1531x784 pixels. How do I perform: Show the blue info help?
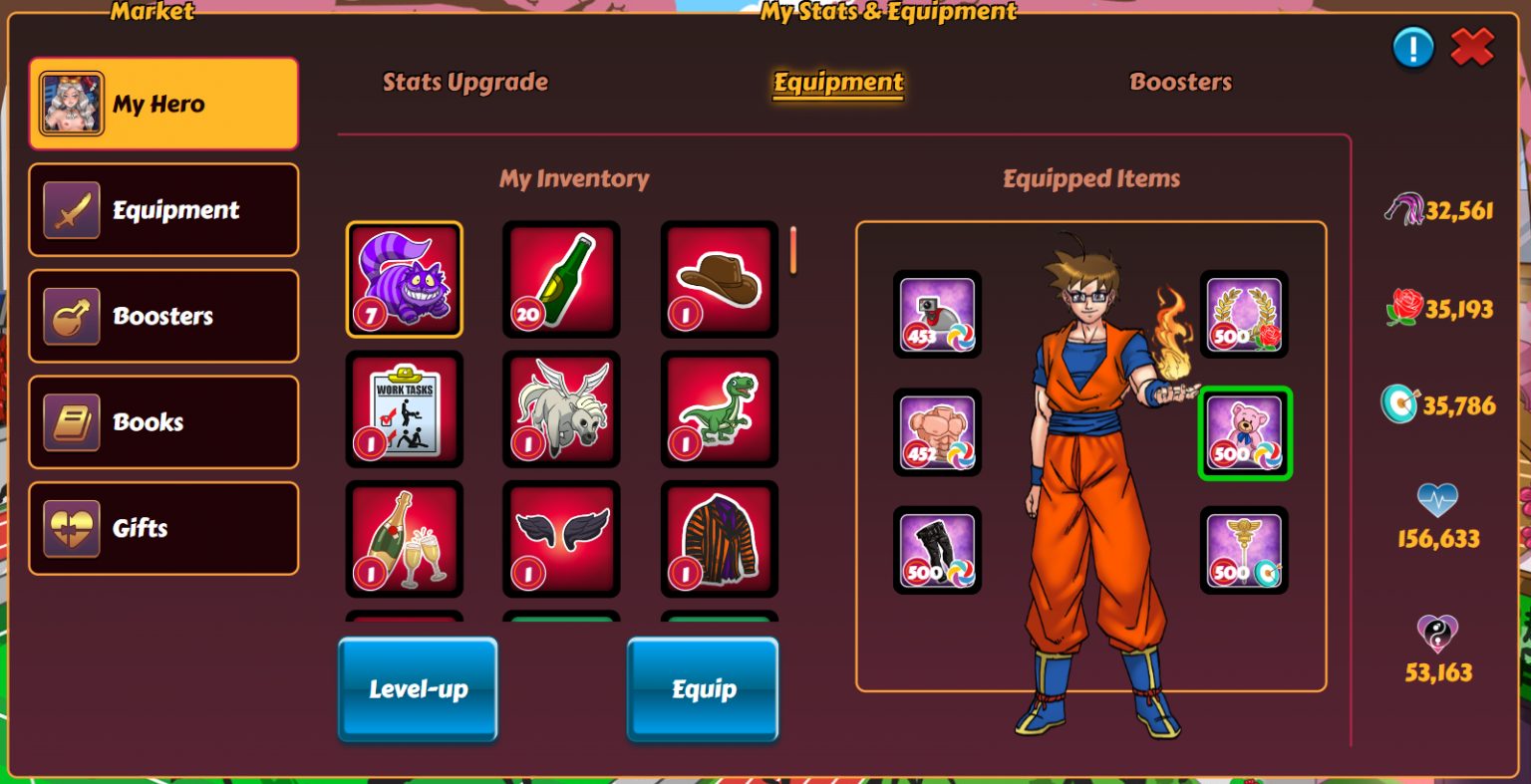click(1412, 47)
